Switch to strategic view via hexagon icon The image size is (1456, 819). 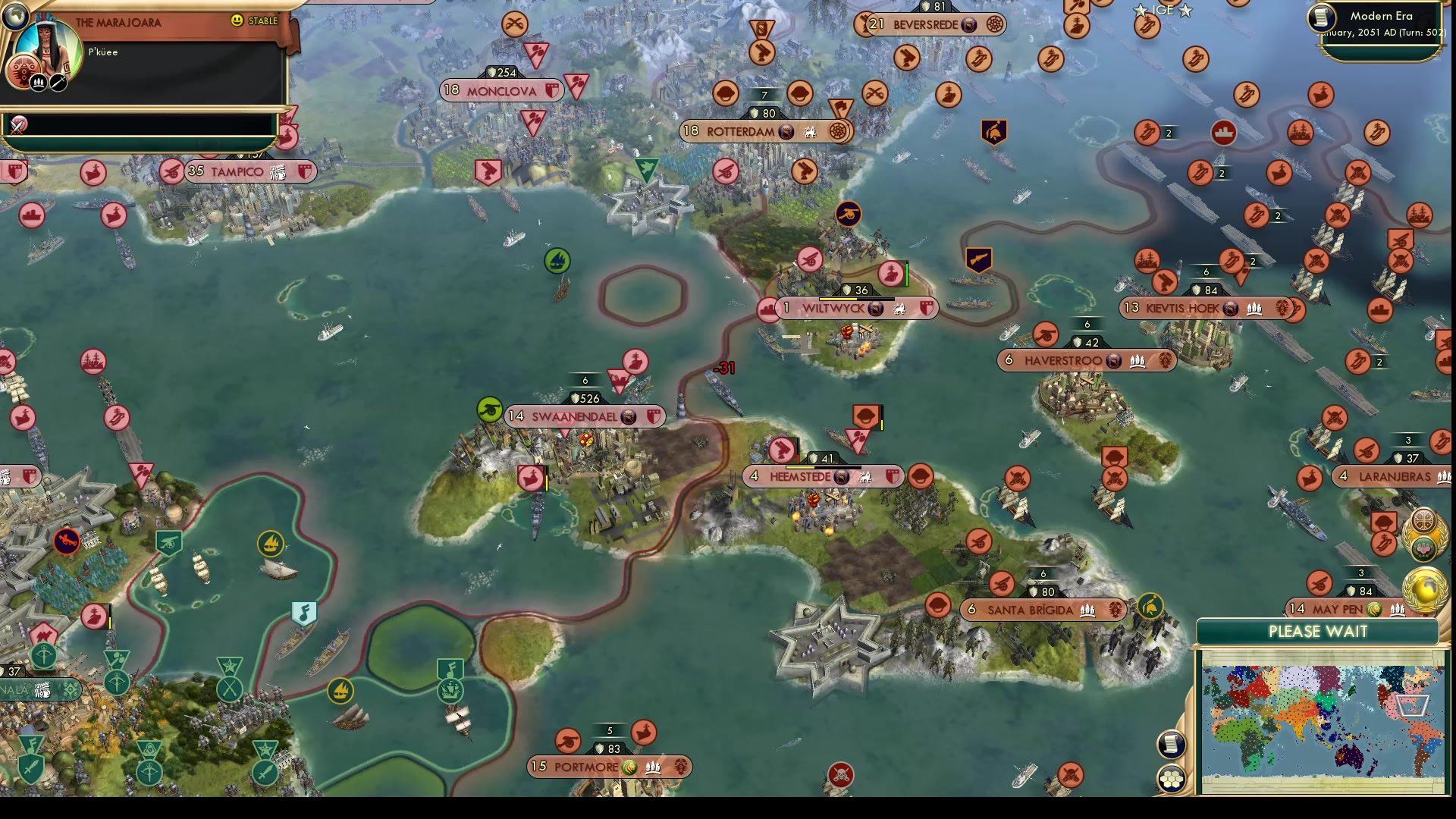coord(1172,777)
